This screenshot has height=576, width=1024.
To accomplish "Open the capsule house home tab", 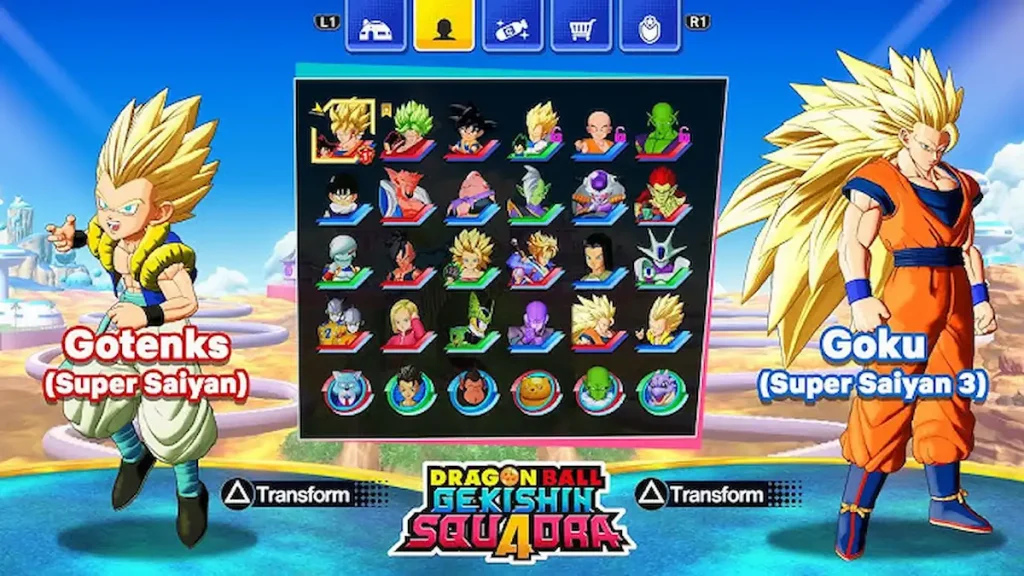I will coord(375,27).
